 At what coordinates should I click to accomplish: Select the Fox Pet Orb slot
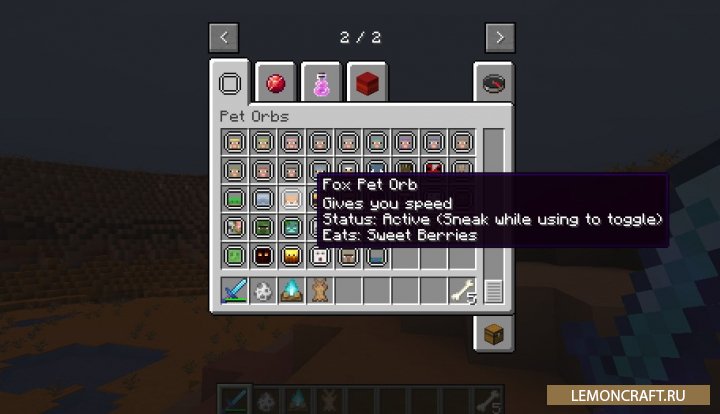(x=291, y=199)
